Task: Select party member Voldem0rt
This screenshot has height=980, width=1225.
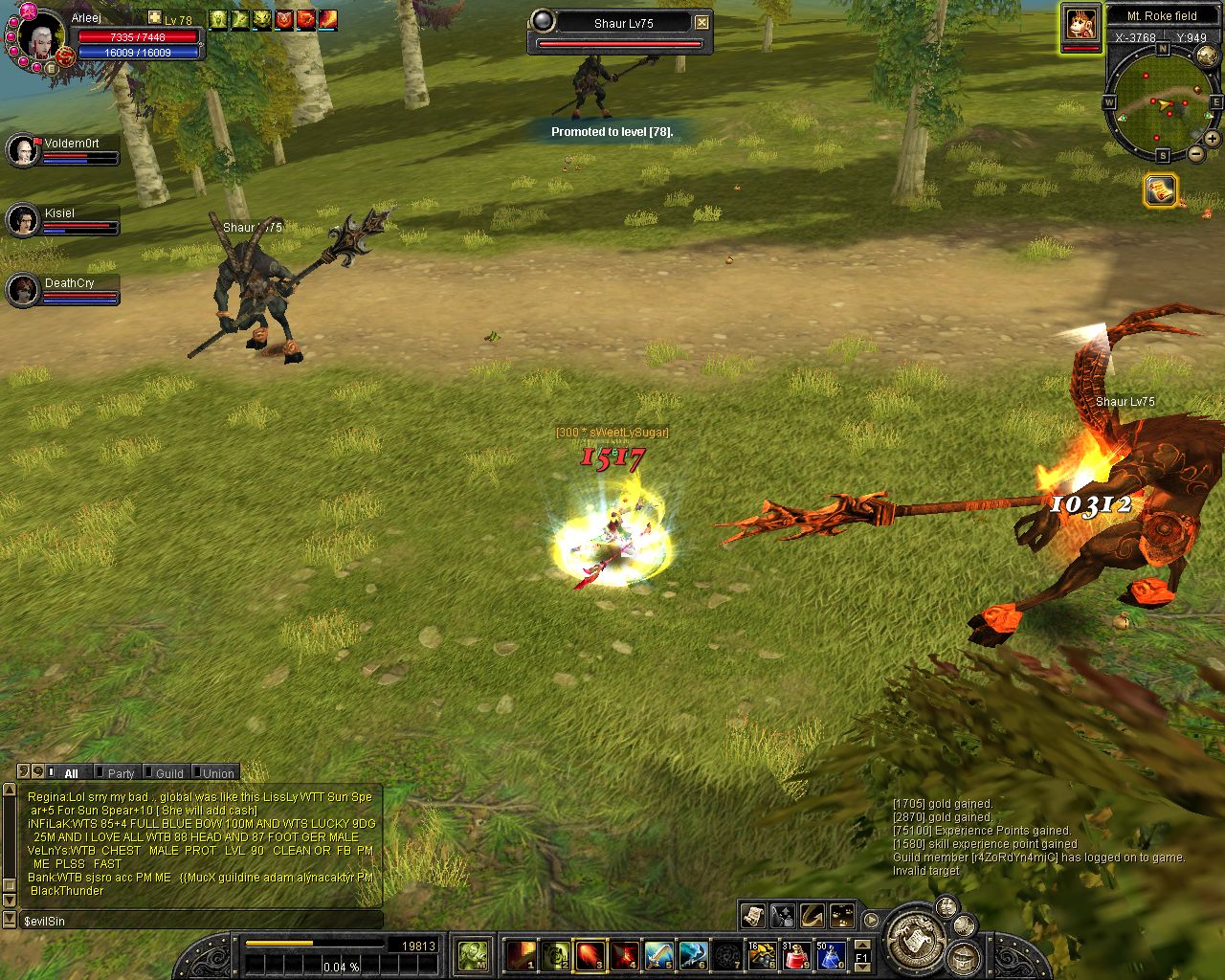Action: click(x=23, y=150)
